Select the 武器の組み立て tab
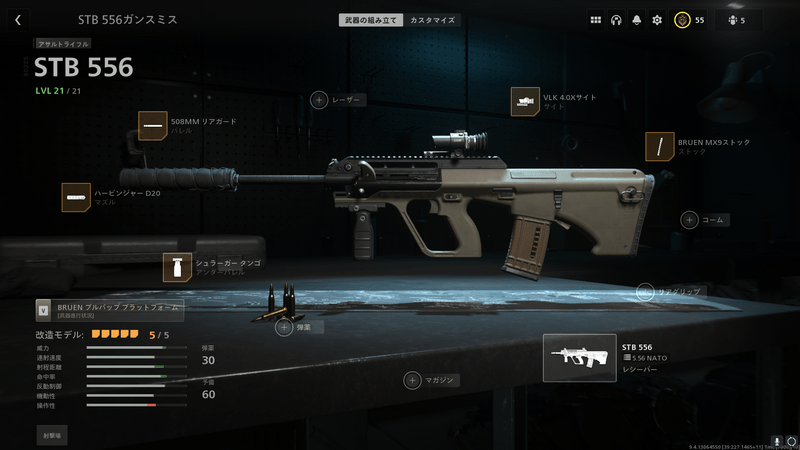Viewport: 800px width, 450px height. (x=372, y=19)
